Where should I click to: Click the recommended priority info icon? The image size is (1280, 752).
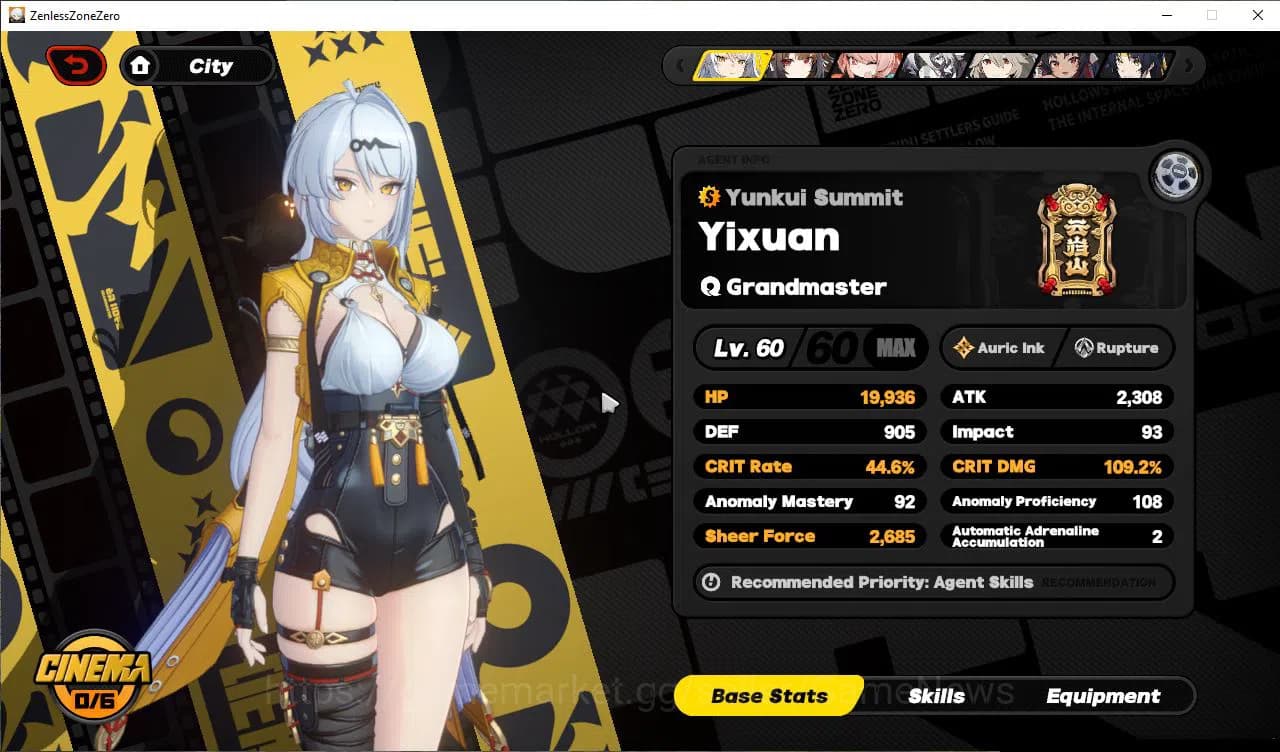pos(710,582)
